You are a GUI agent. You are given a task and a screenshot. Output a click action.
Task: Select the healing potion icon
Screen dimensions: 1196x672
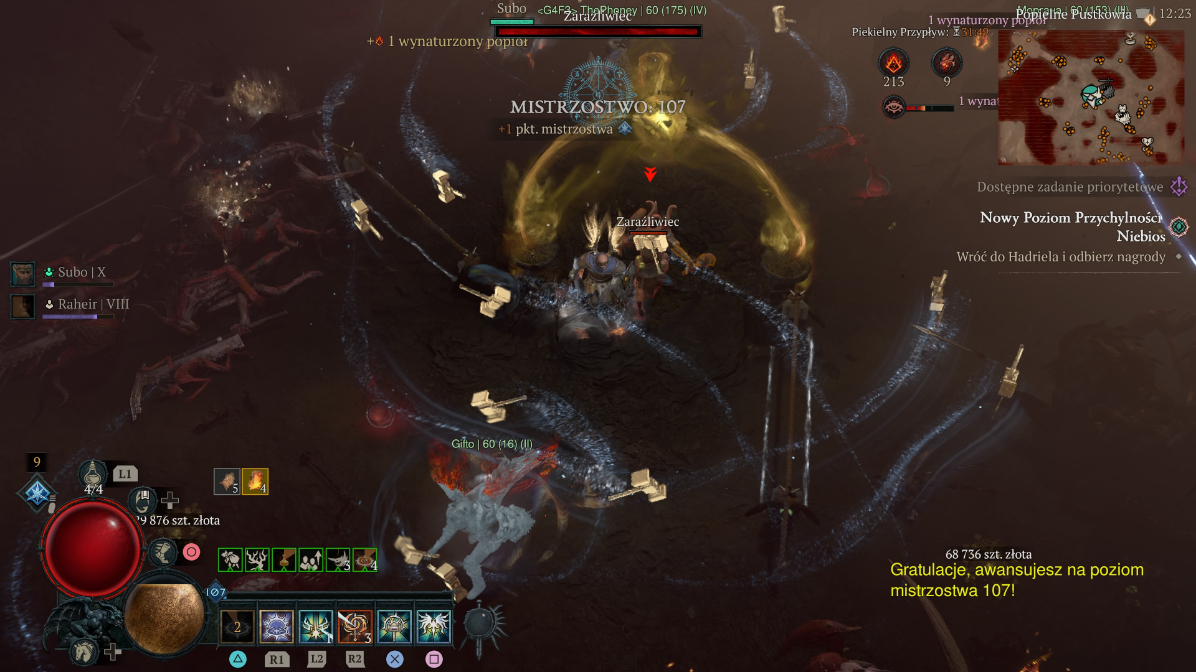click(x=94, y=476)
